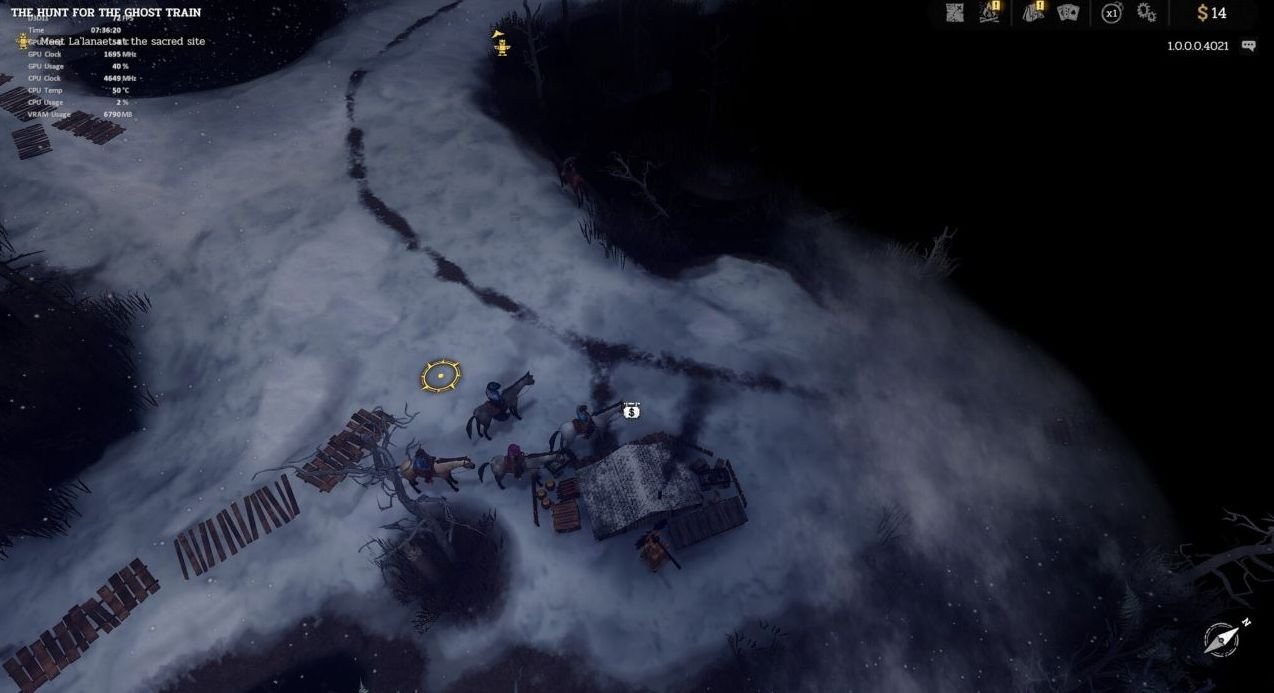Viewport: 1274px width, 693px height.
Task: Select the golden quest marker at the trail top
Action: [x=501, y=44]
